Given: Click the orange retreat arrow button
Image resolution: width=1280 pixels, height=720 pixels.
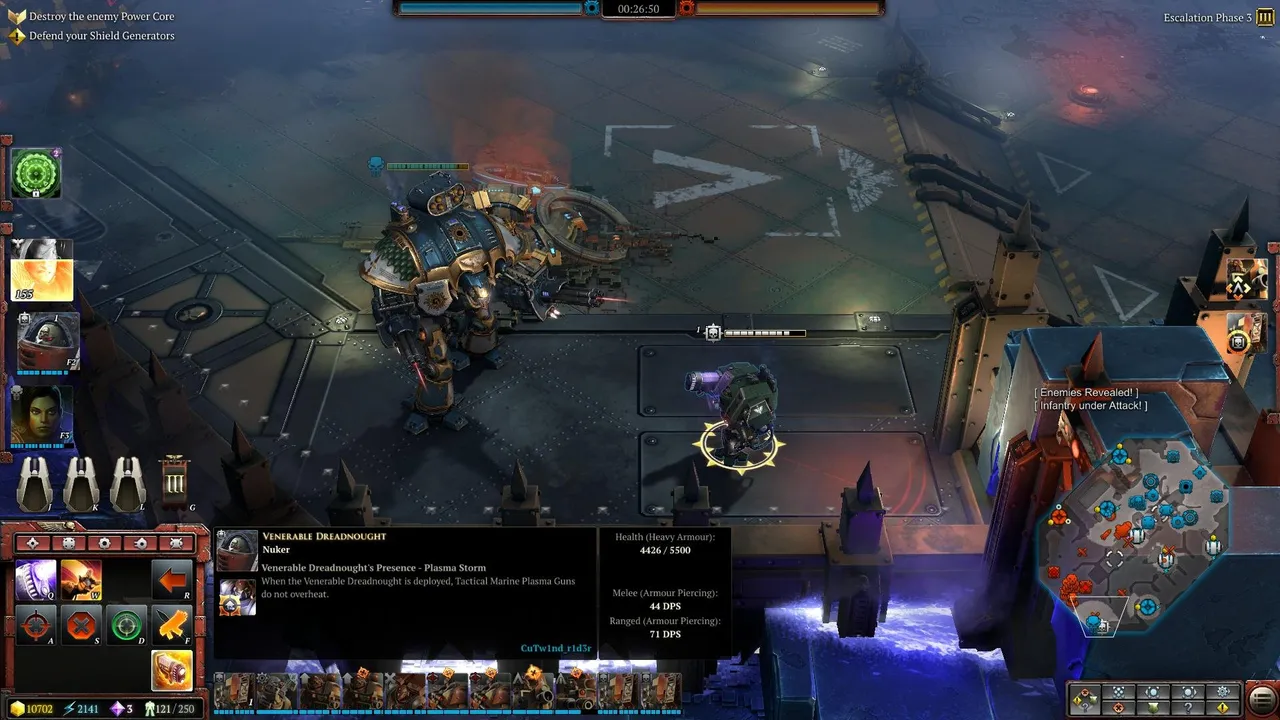Looking at the screenshot, I should (x=172, y=580).
